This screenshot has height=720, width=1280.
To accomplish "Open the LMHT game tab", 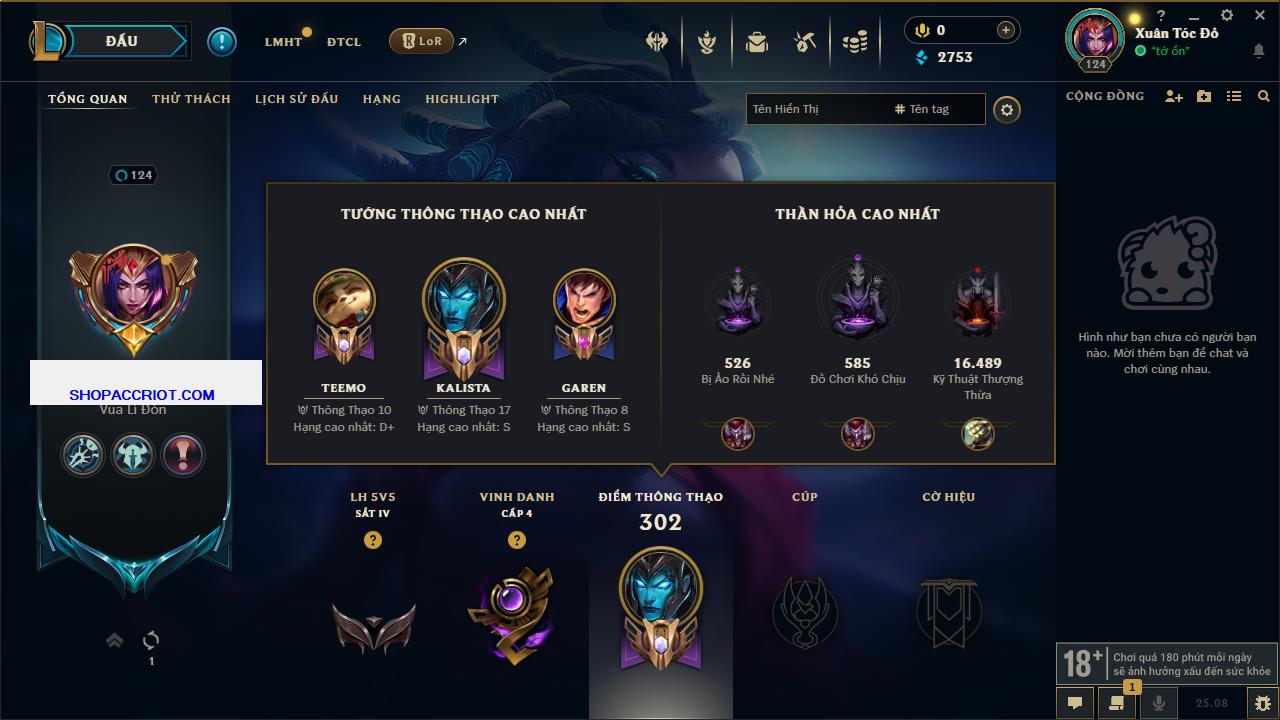I will coord(283,42).
